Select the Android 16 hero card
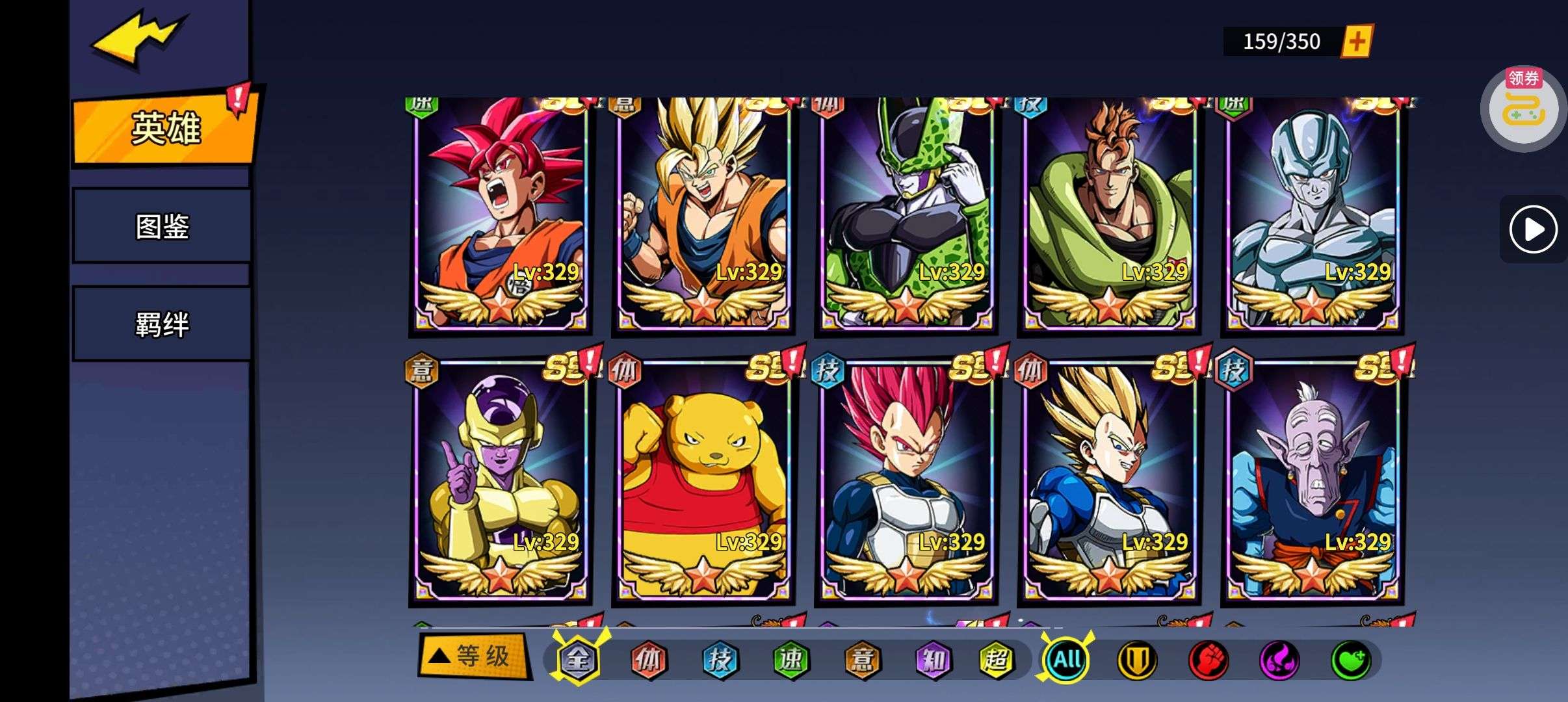 click(1110, 214)
